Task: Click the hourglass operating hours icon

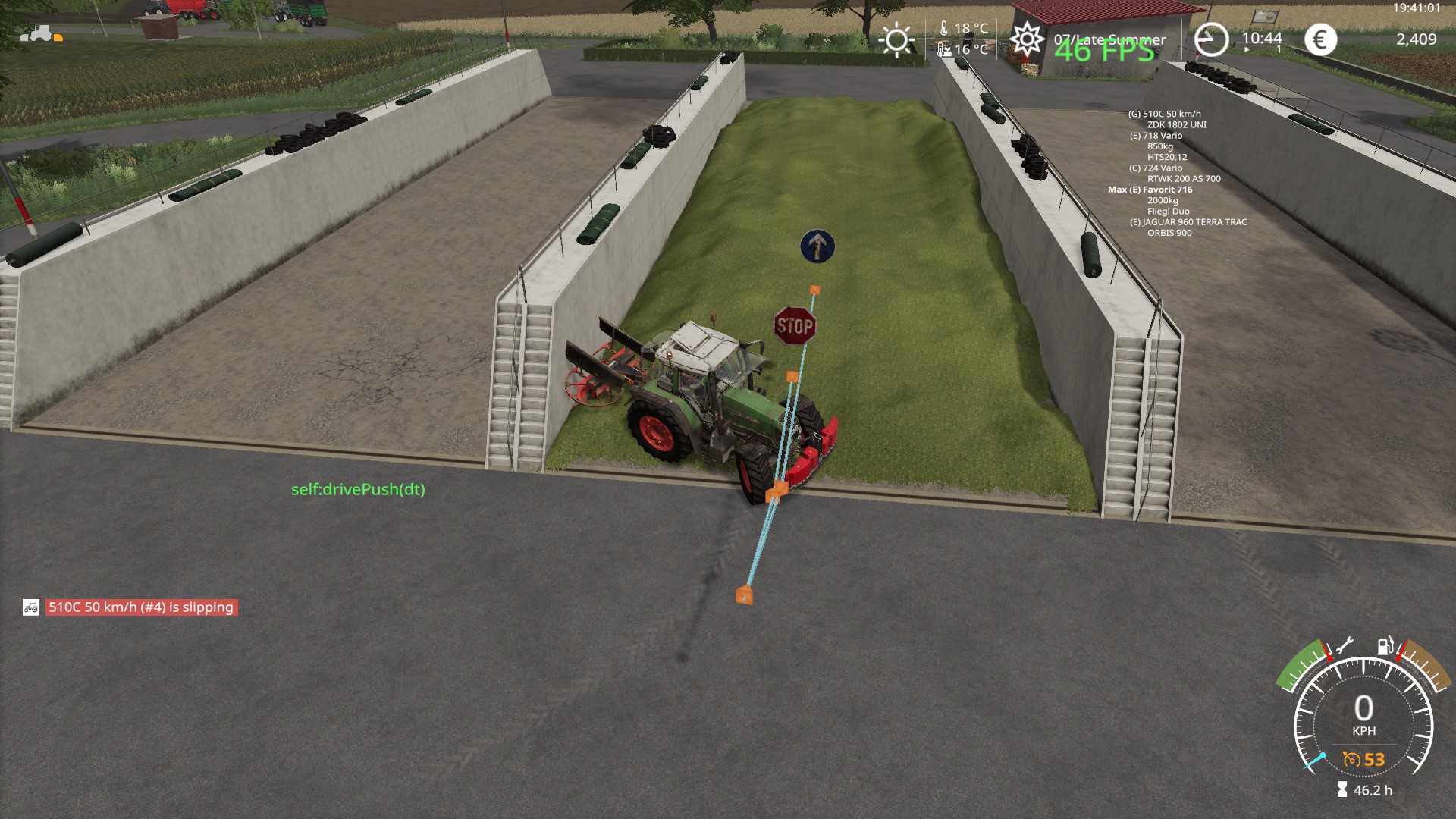Action: (x=1342, y=790)
